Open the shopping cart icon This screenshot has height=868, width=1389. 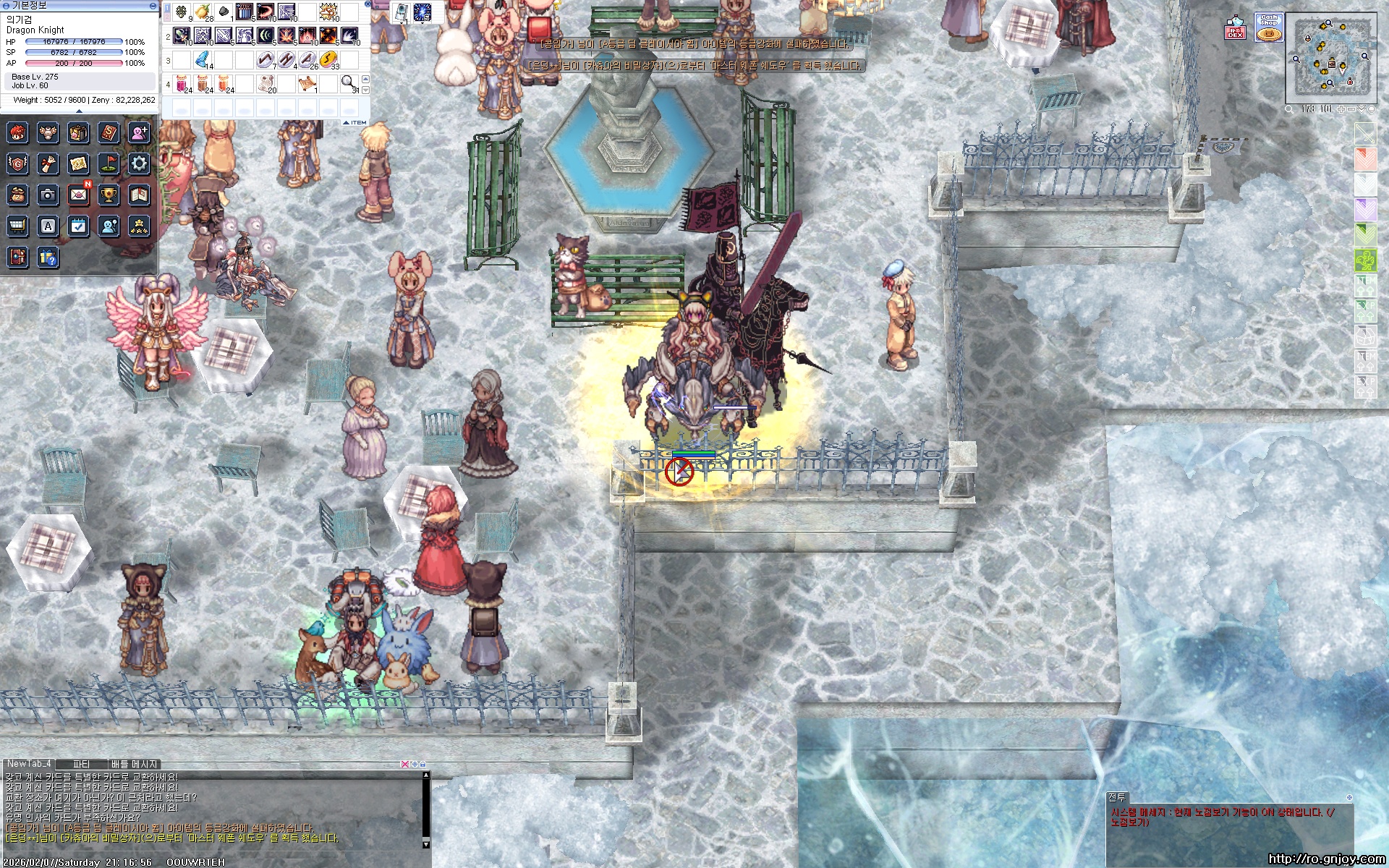[x=17, y=226]
